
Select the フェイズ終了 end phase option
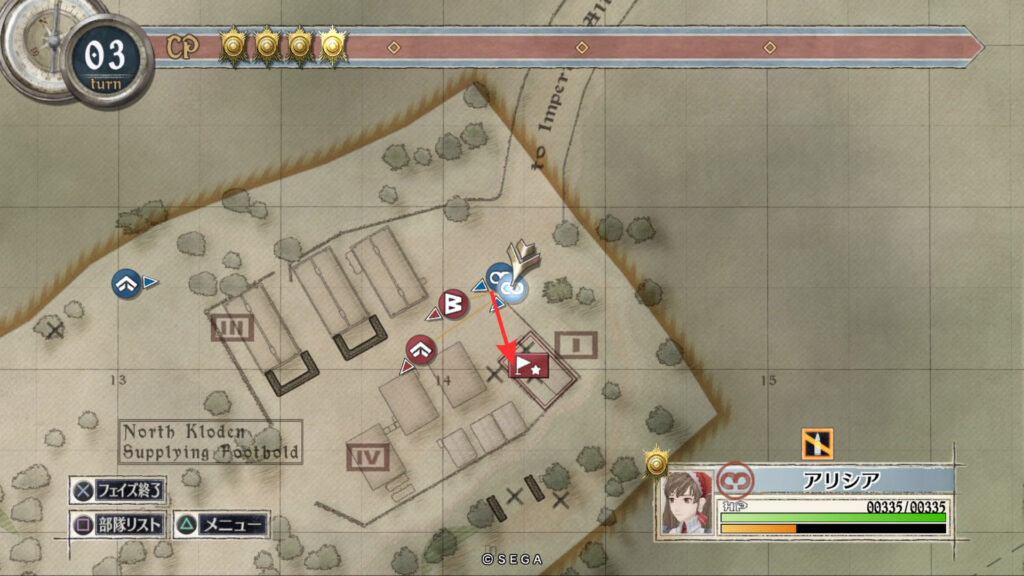click(119, 491)
